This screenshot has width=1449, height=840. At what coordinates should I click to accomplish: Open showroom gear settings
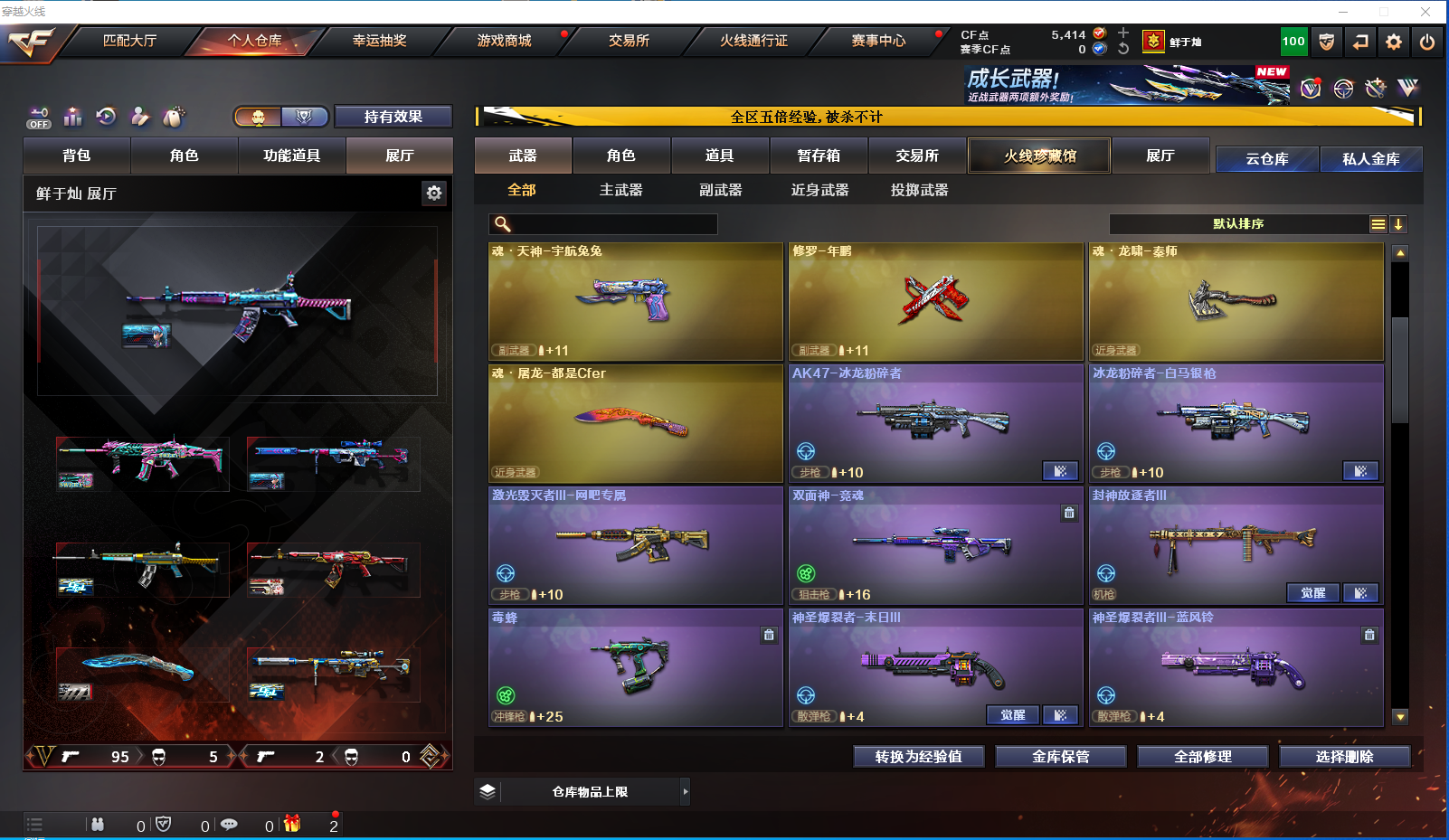(x=434, y=193)
